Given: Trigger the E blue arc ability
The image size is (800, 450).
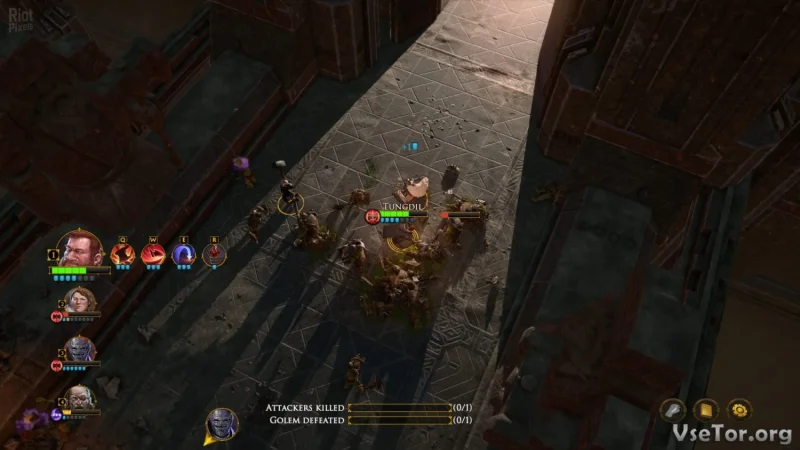Looking at the screenshot, I should point(184,255).
